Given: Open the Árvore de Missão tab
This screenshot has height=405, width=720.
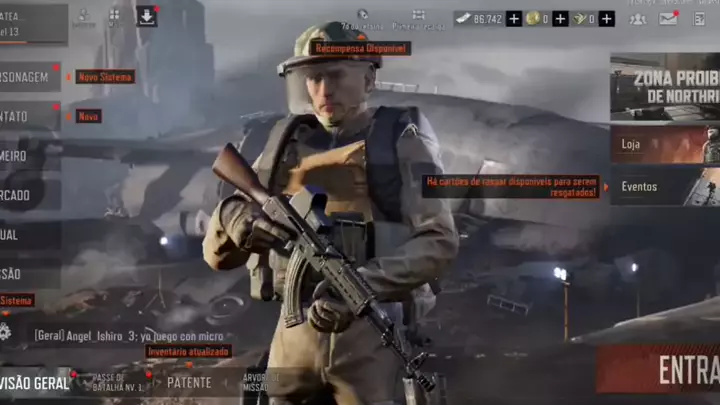Looking at the screenshot, I should (x=256, y=382).
